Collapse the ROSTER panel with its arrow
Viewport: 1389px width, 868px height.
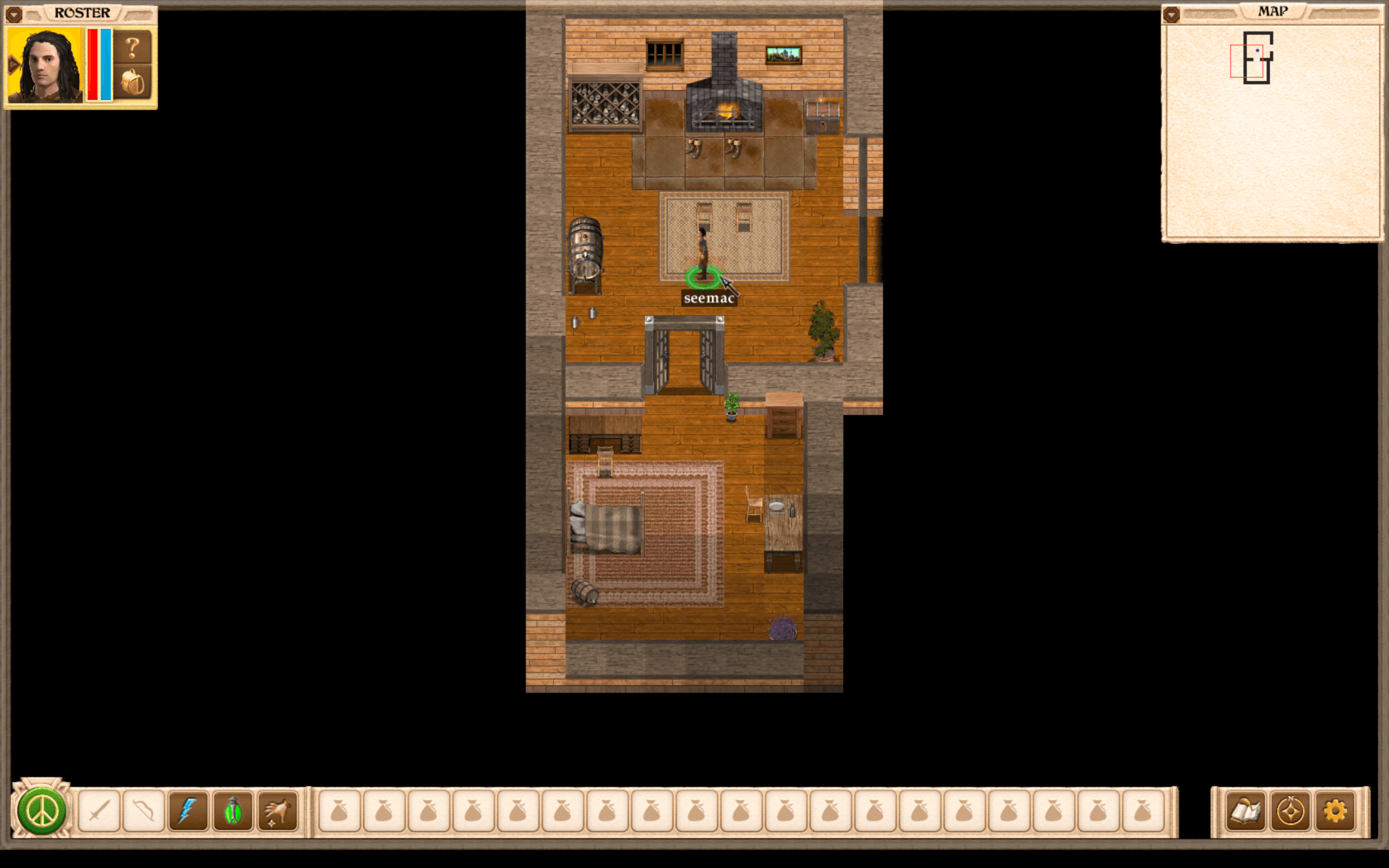pos(14,14)
